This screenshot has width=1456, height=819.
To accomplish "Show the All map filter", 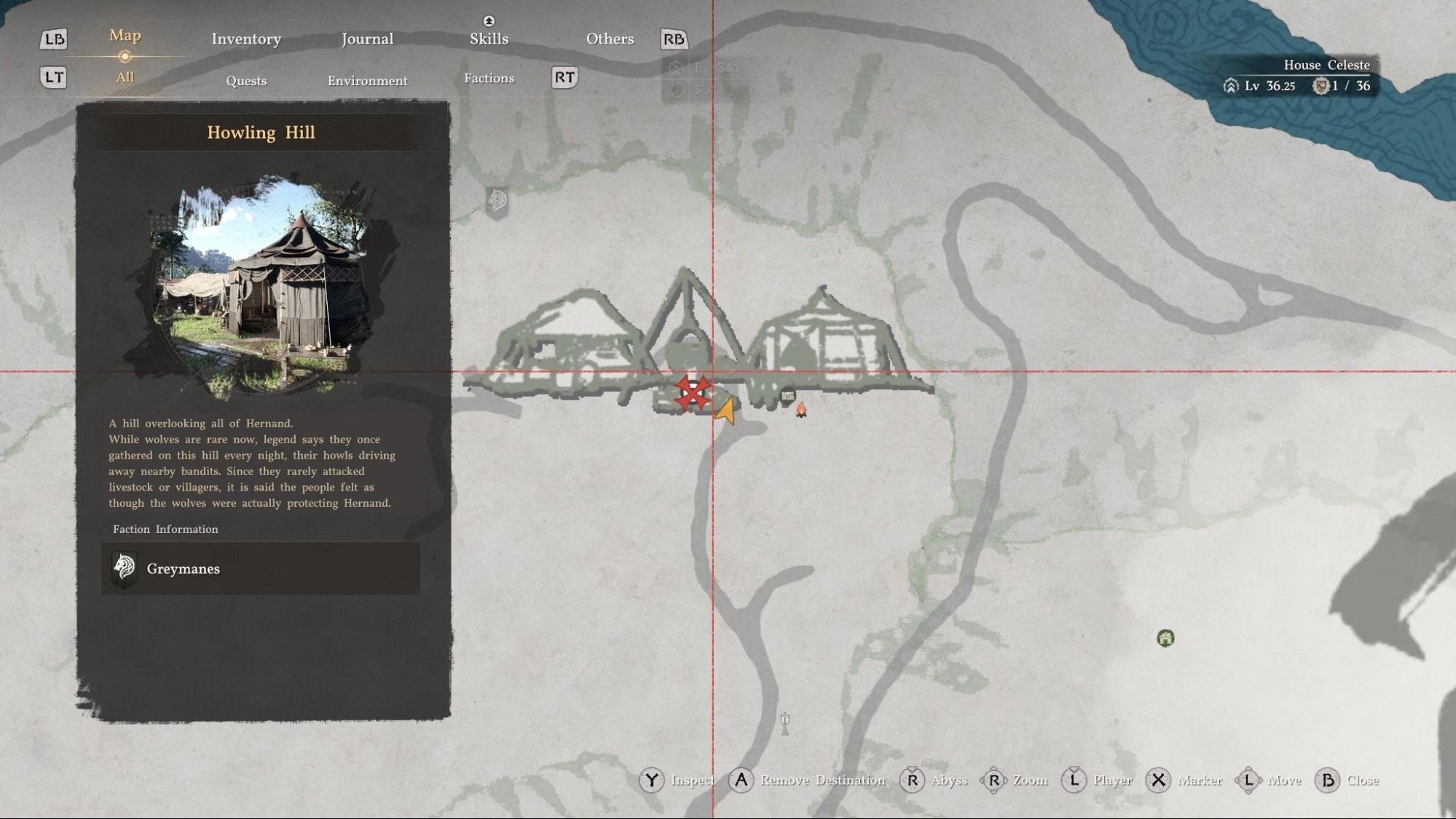I will [125, 77].
